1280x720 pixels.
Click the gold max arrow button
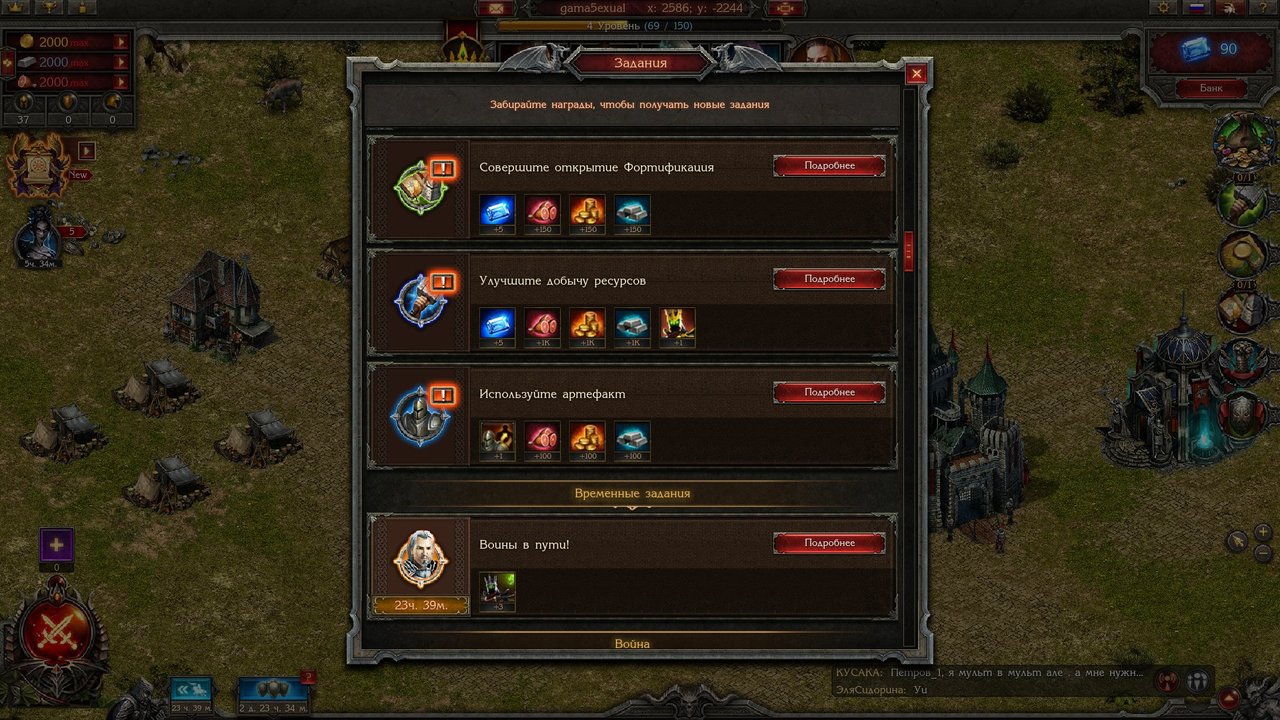121,42
